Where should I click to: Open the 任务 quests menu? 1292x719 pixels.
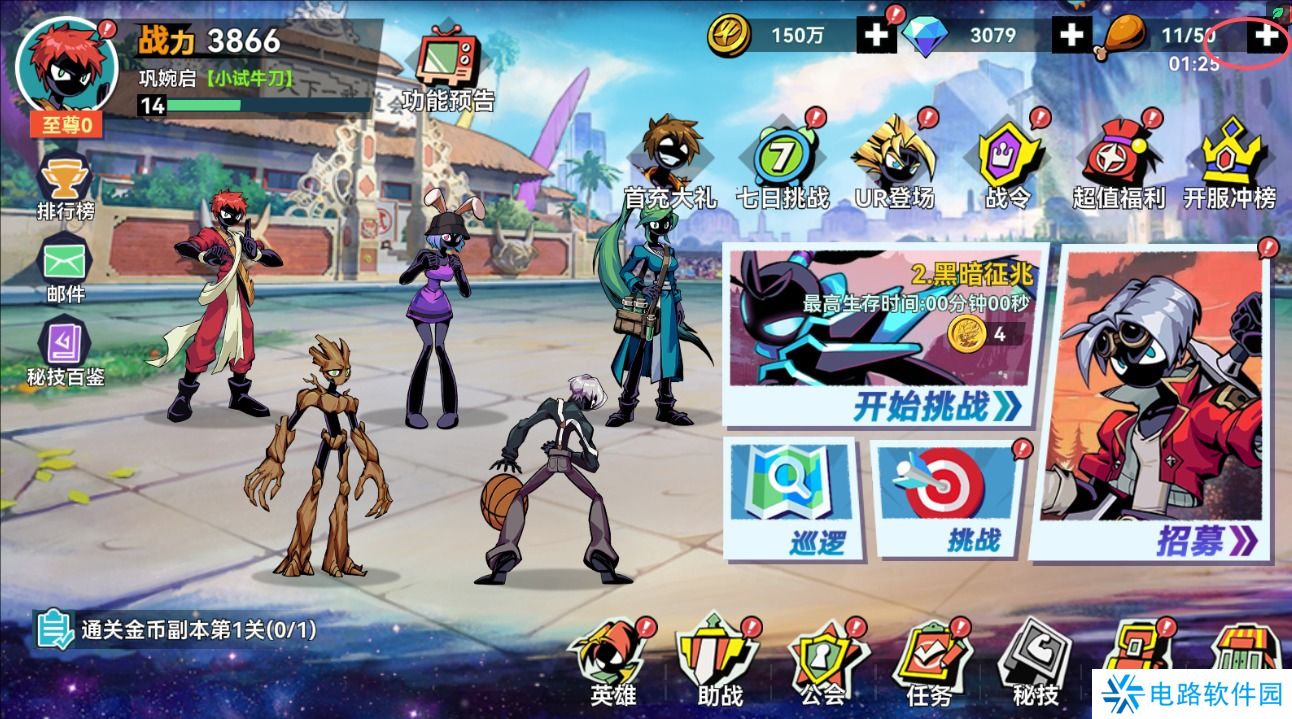tap(931, 665)
